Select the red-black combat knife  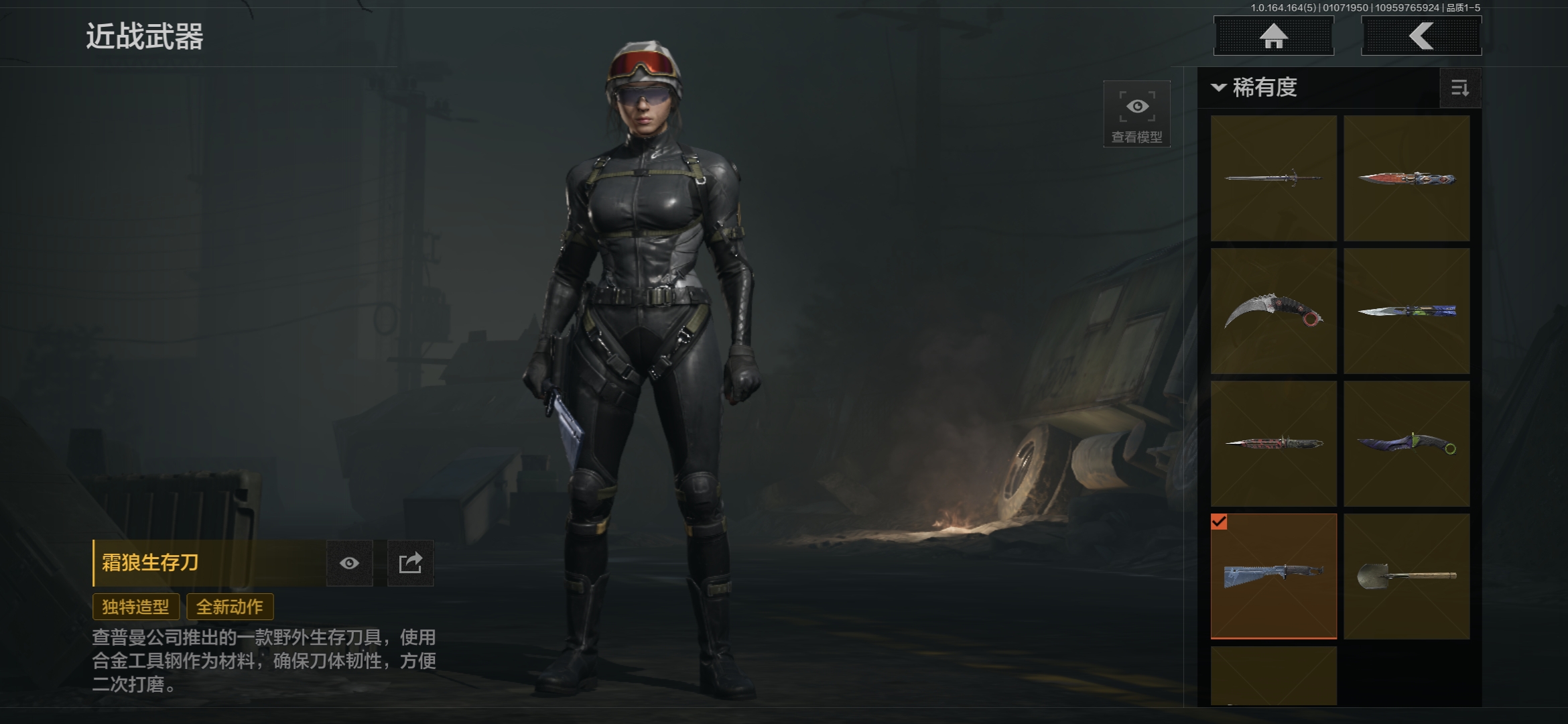(x=1273, y=444)
